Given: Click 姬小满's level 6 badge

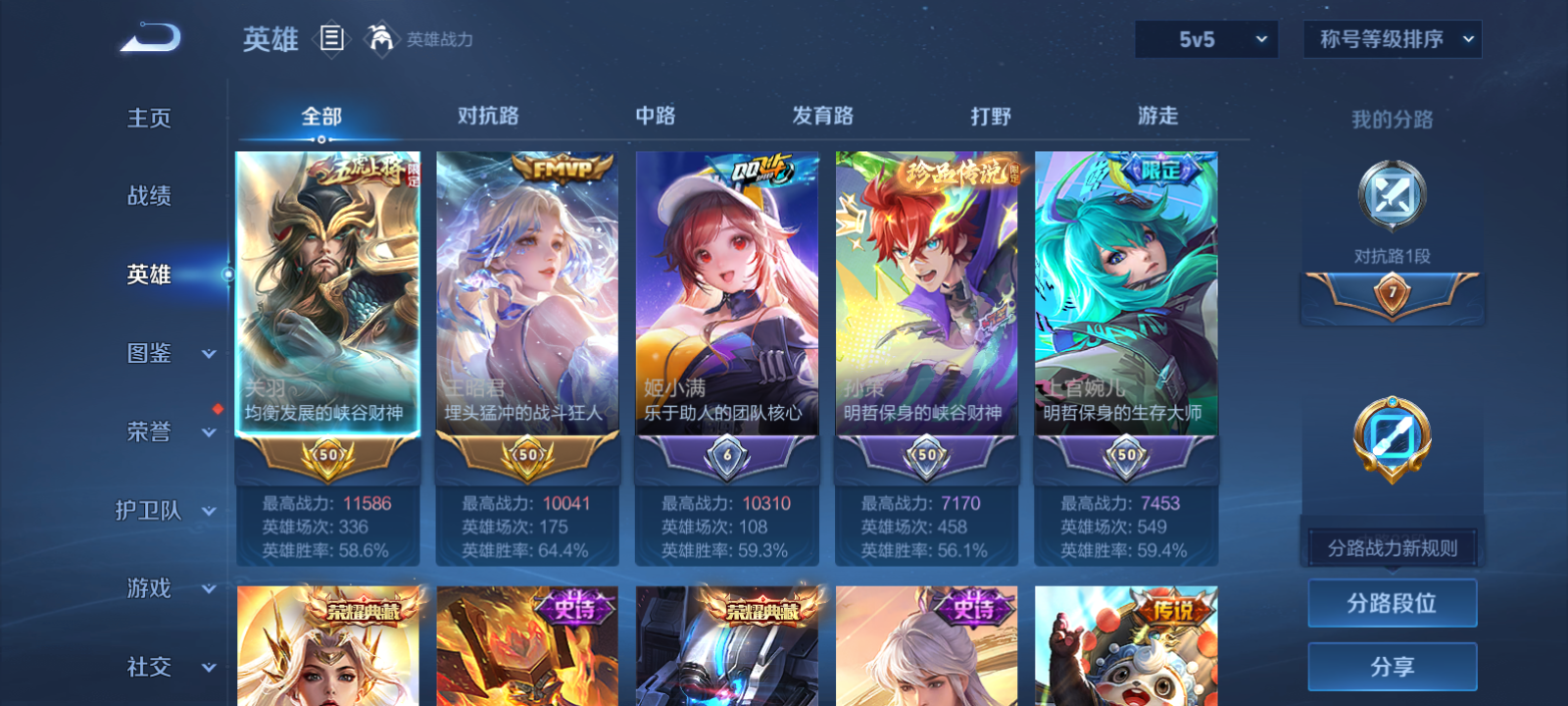Looking at the screenshot, I should tap(727, 454).
